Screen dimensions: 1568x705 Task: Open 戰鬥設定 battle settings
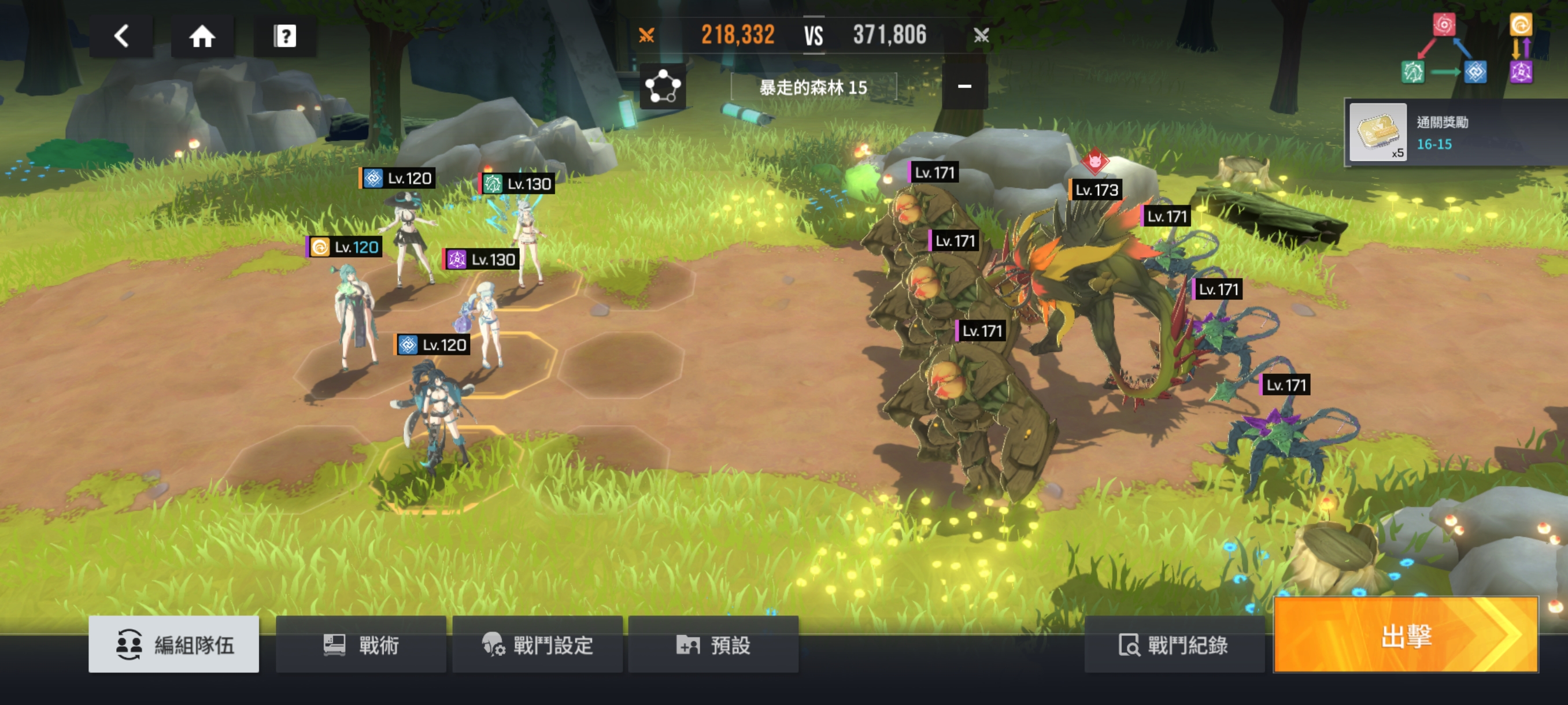pyautogui.click(x=537, y=644)
